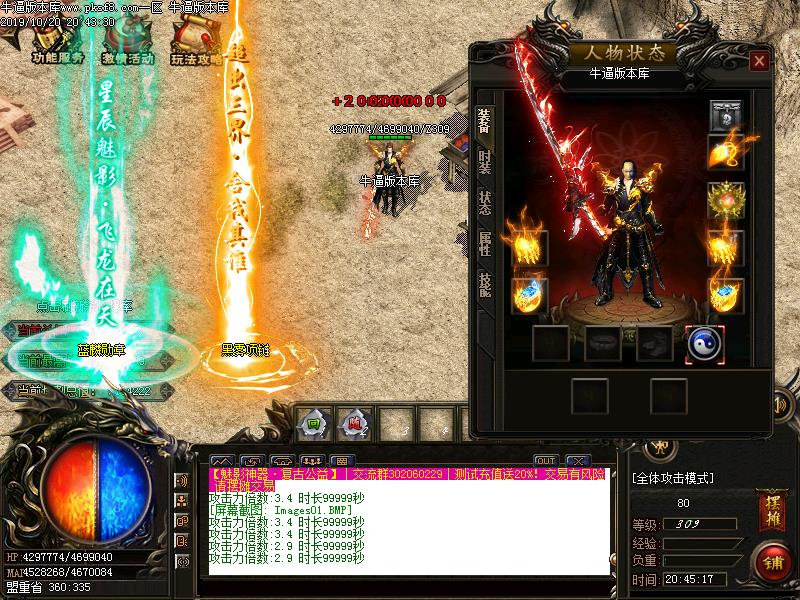Select the yin-yang taiji equipment slot

tap(704, 344)
